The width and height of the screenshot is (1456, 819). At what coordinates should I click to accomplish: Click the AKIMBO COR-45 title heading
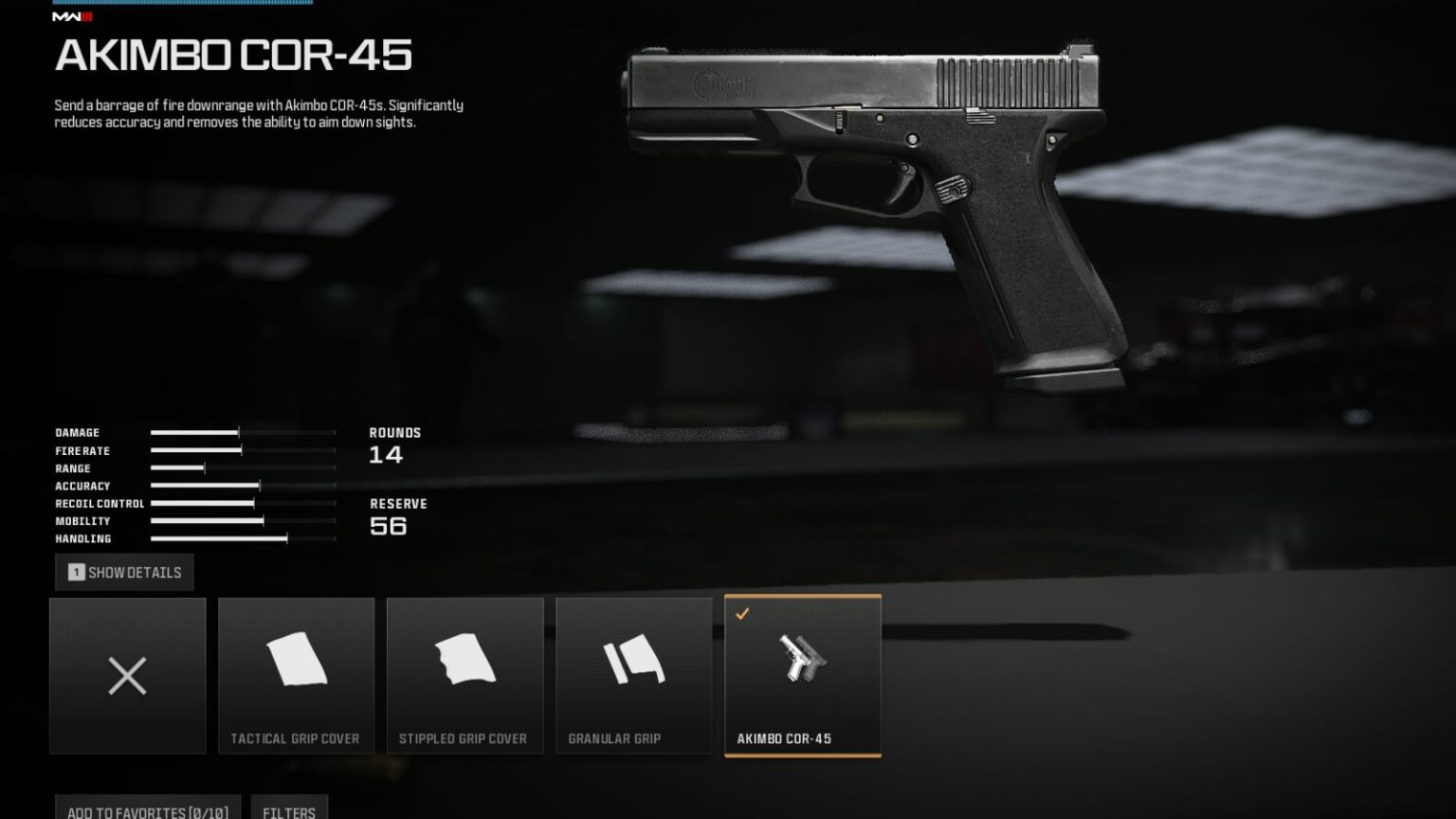[233, 57]
